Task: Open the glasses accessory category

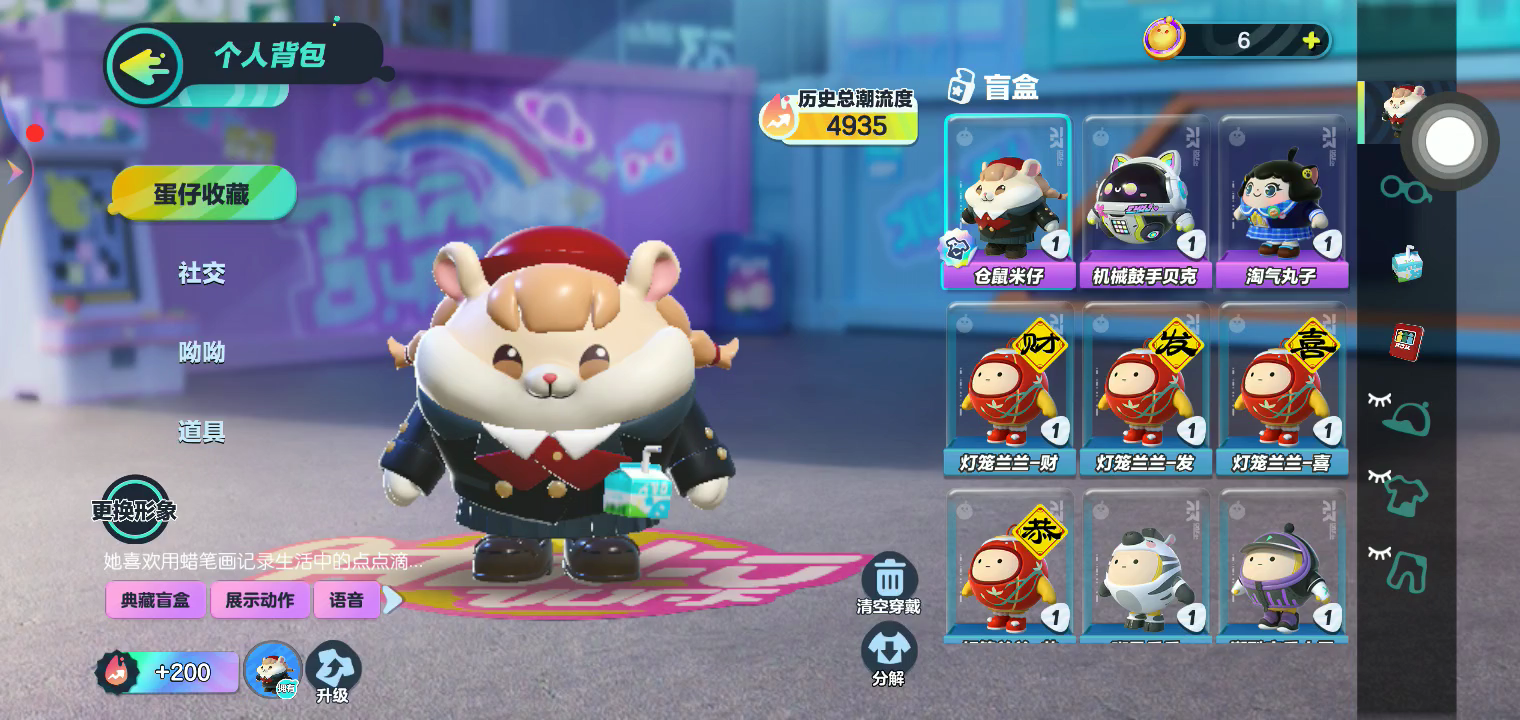Action: coord(1403,188)
